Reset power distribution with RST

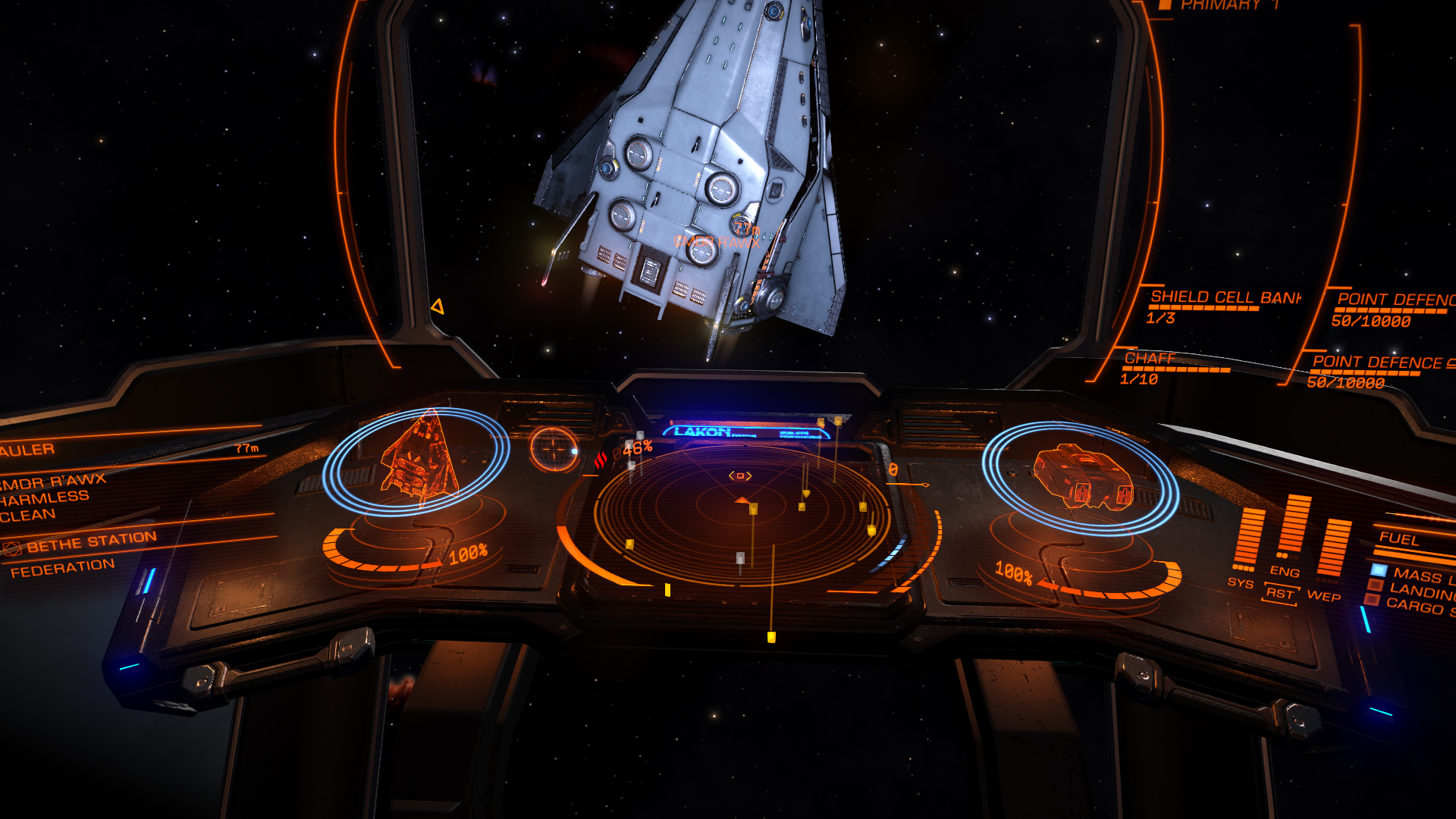click(1279, 593)
